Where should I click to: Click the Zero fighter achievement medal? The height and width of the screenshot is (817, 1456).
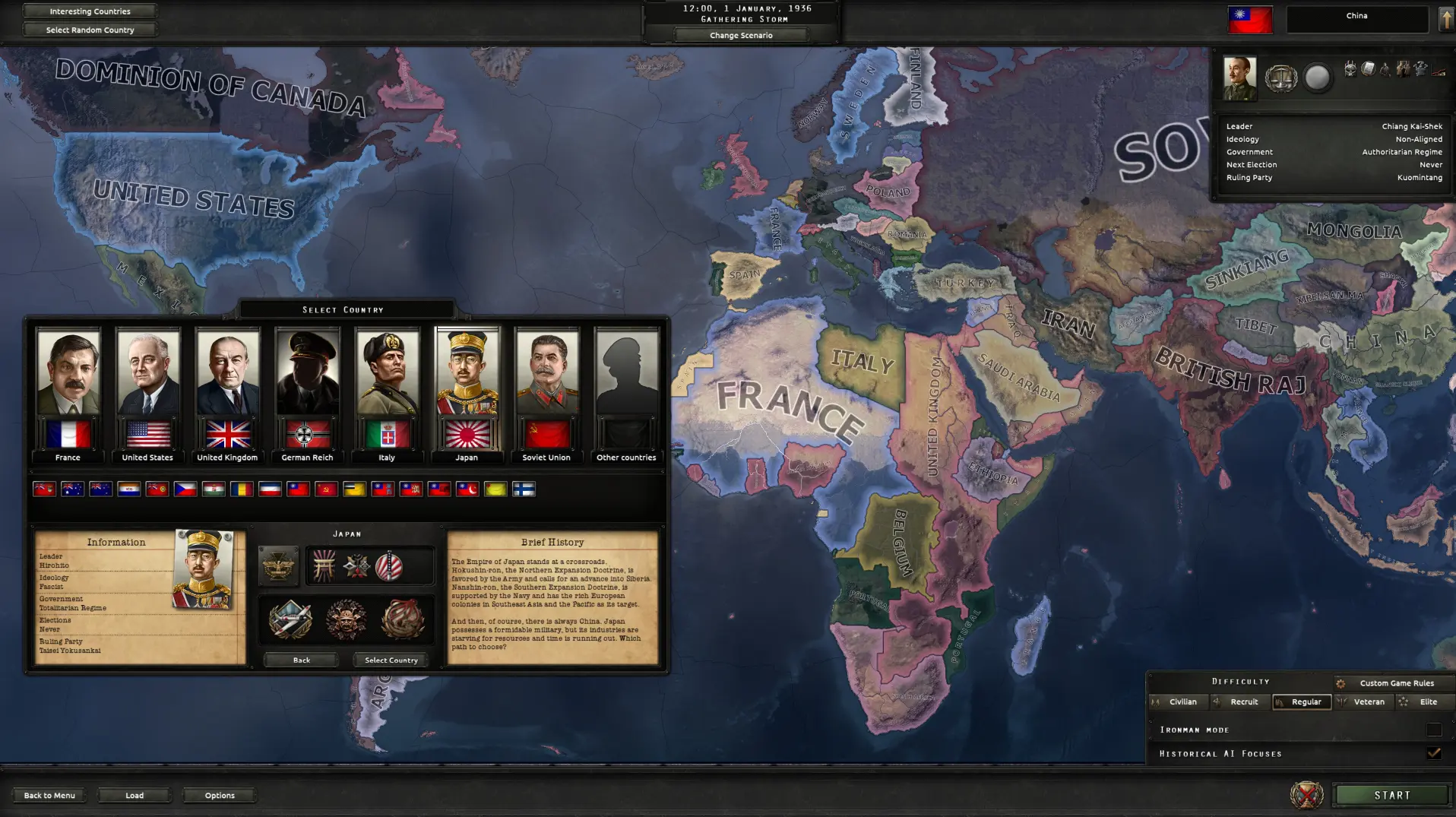[292, 619]
